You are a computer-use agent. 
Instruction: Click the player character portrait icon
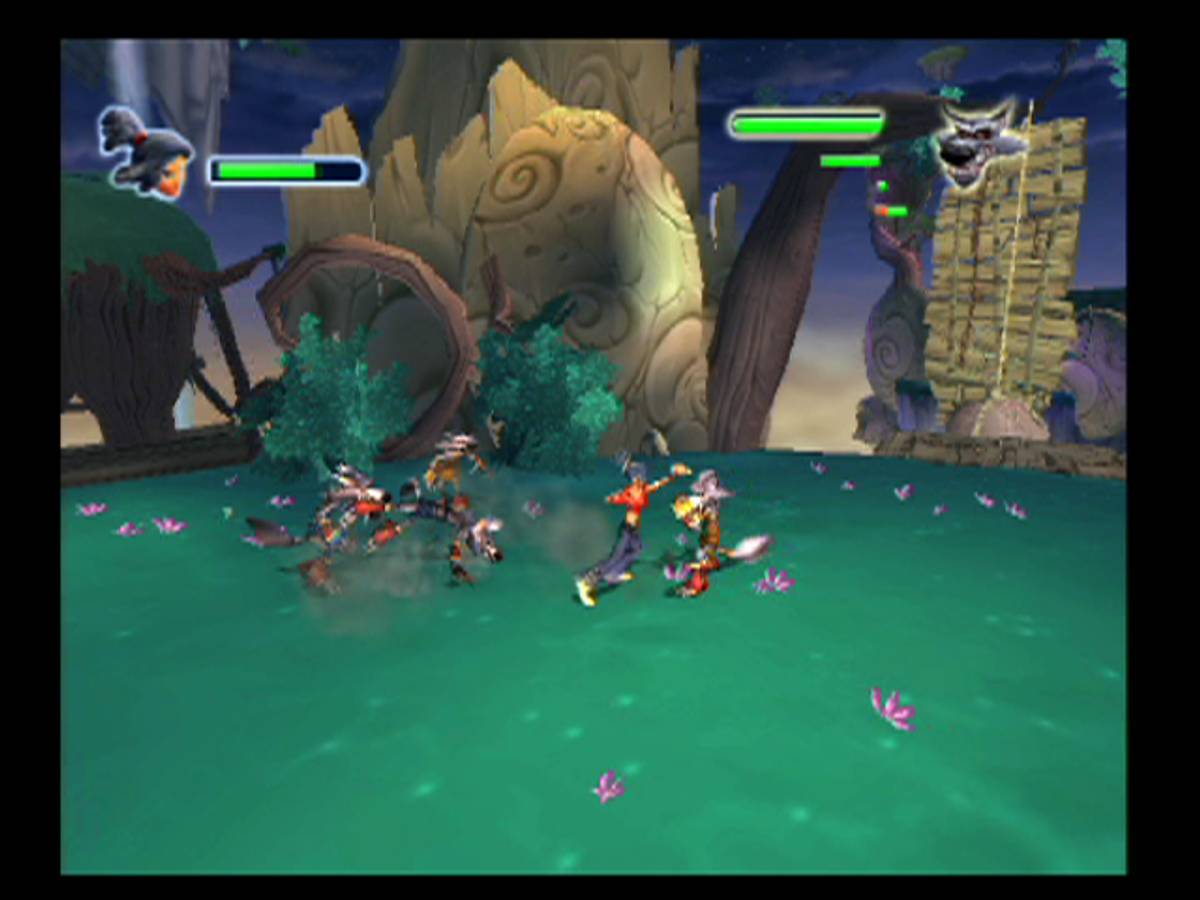pos(147,153)
